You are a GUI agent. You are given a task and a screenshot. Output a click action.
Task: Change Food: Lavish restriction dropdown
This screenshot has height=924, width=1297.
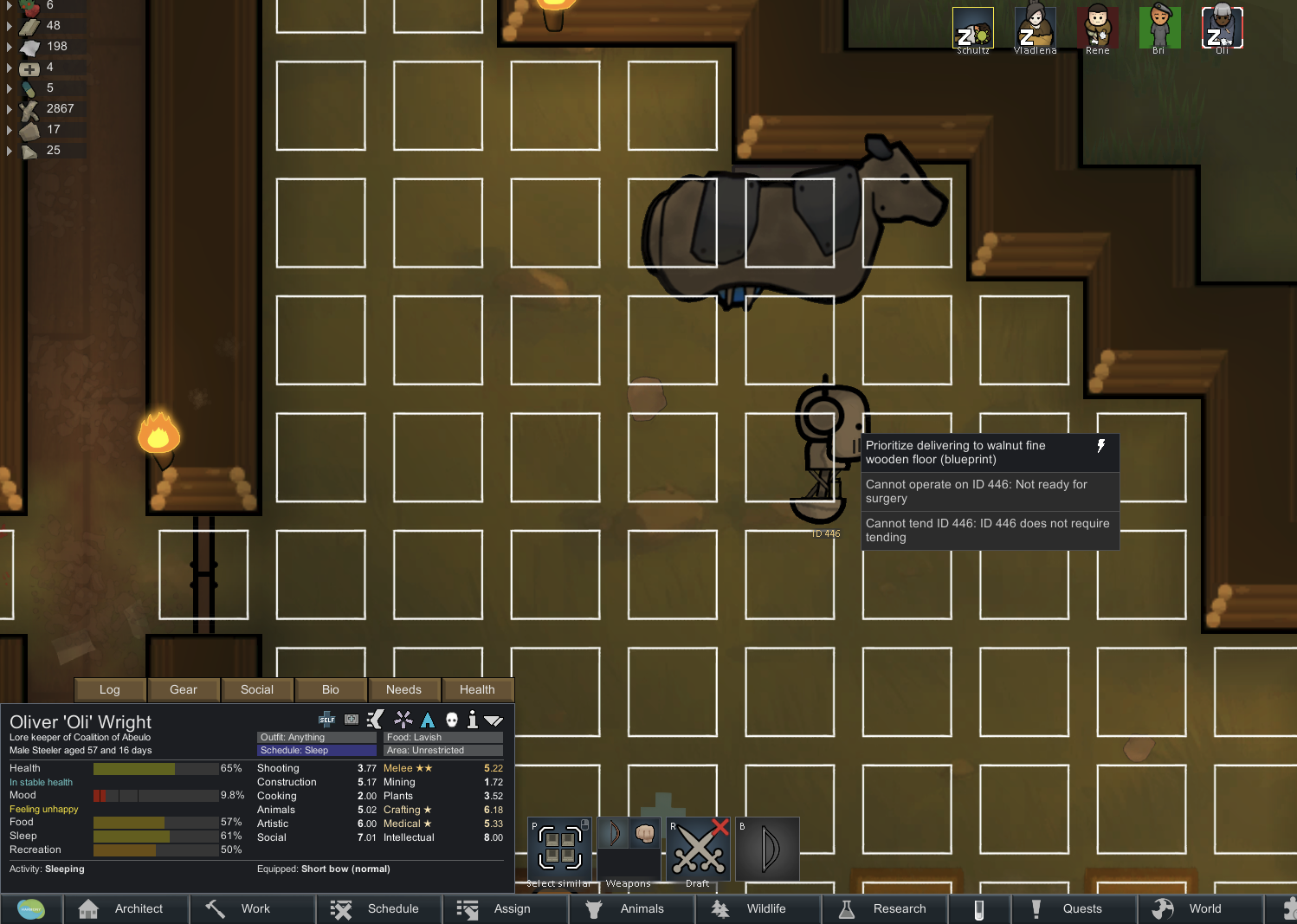tap(442, 737)
